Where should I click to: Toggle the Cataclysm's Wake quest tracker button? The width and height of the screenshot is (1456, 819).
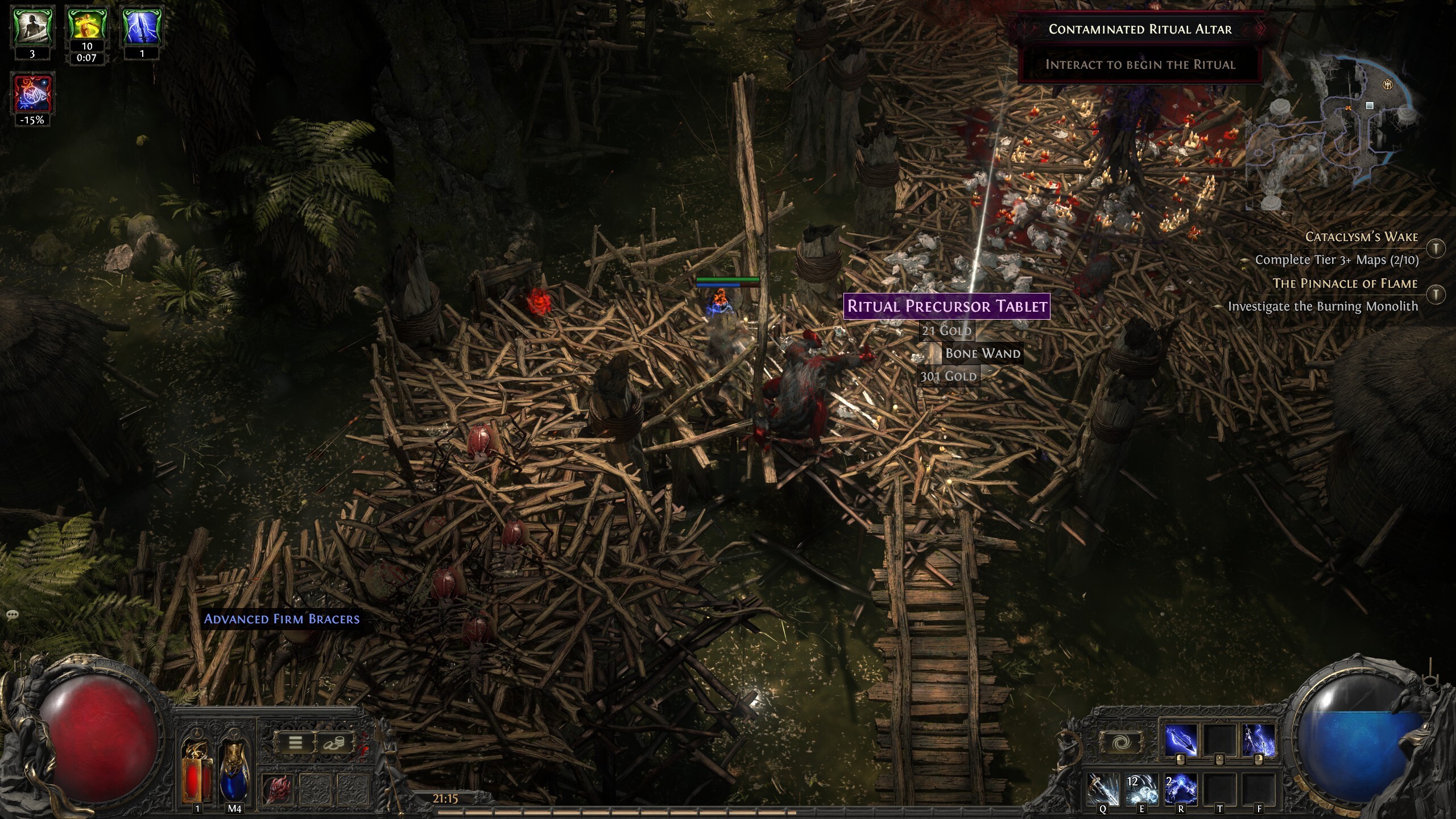point(1436,248)
